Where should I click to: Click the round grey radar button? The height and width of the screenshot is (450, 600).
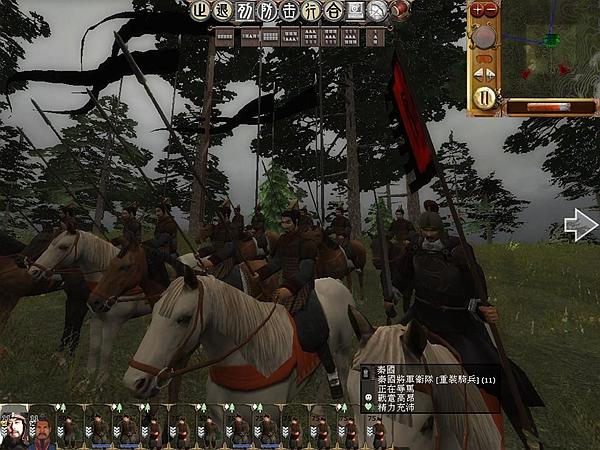pos(484,38)
